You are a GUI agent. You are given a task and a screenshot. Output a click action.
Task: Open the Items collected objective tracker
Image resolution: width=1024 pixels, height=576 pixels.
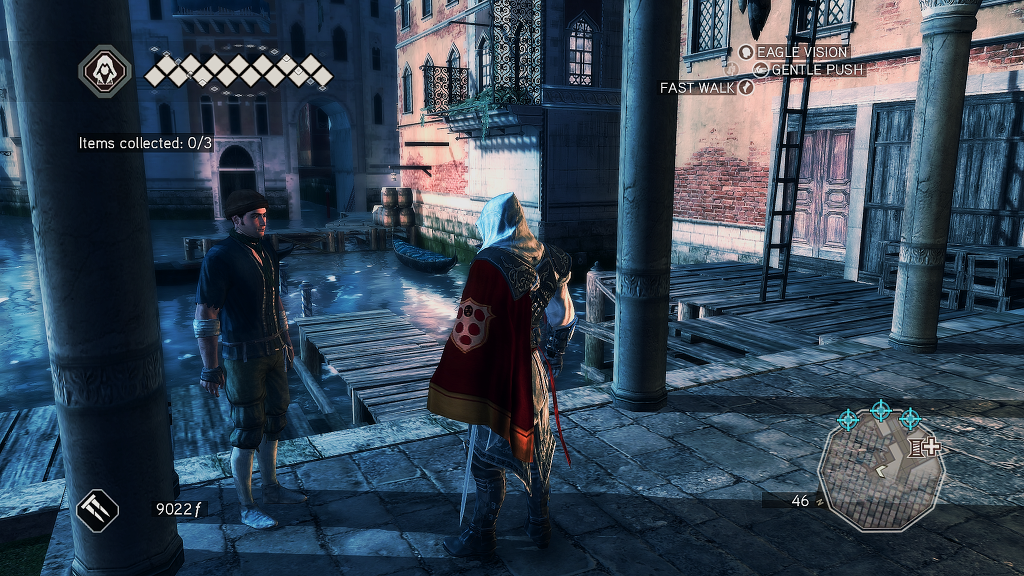tap(146, 143)
